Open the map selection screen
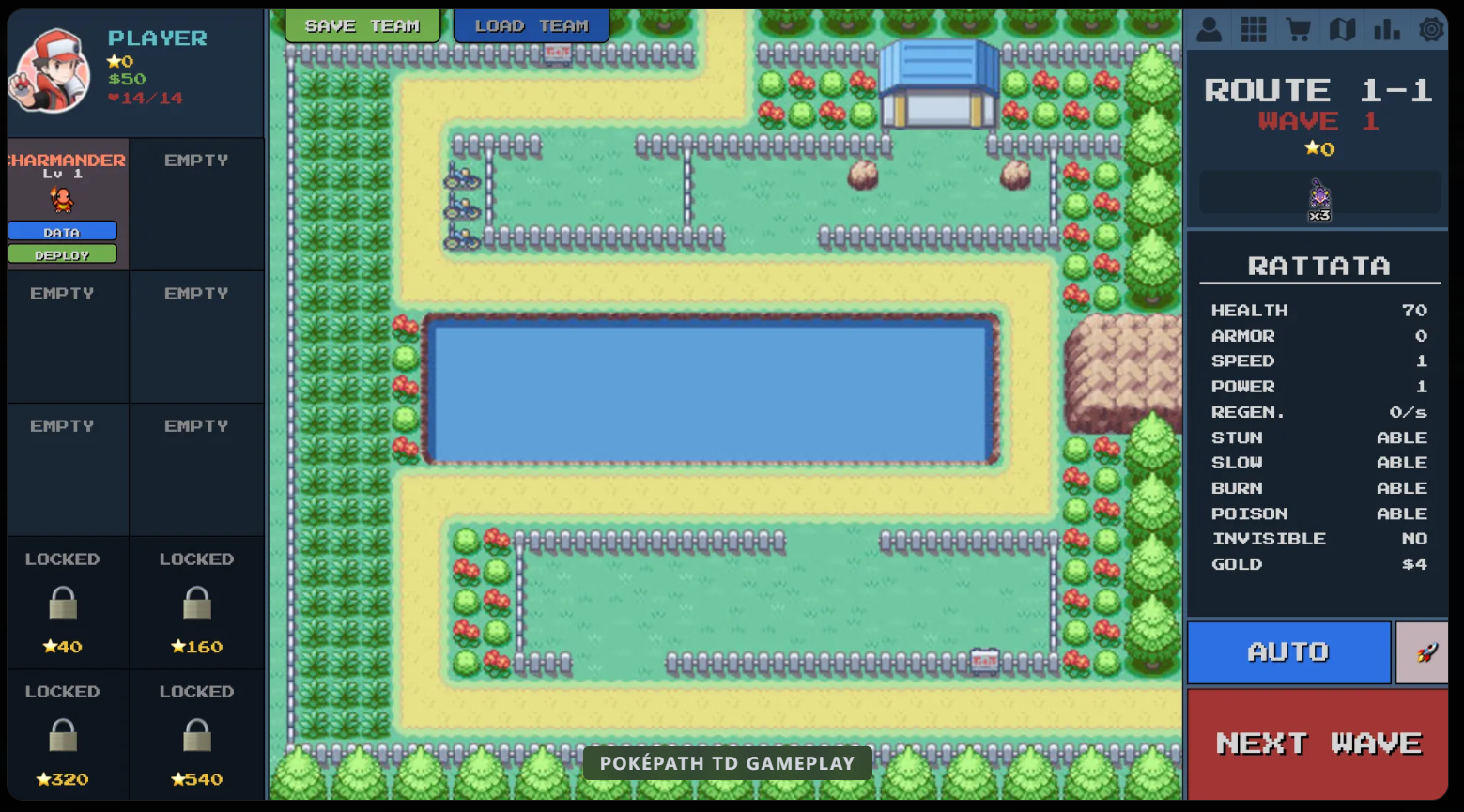 pyautogui.click(x=1343, y=29)
